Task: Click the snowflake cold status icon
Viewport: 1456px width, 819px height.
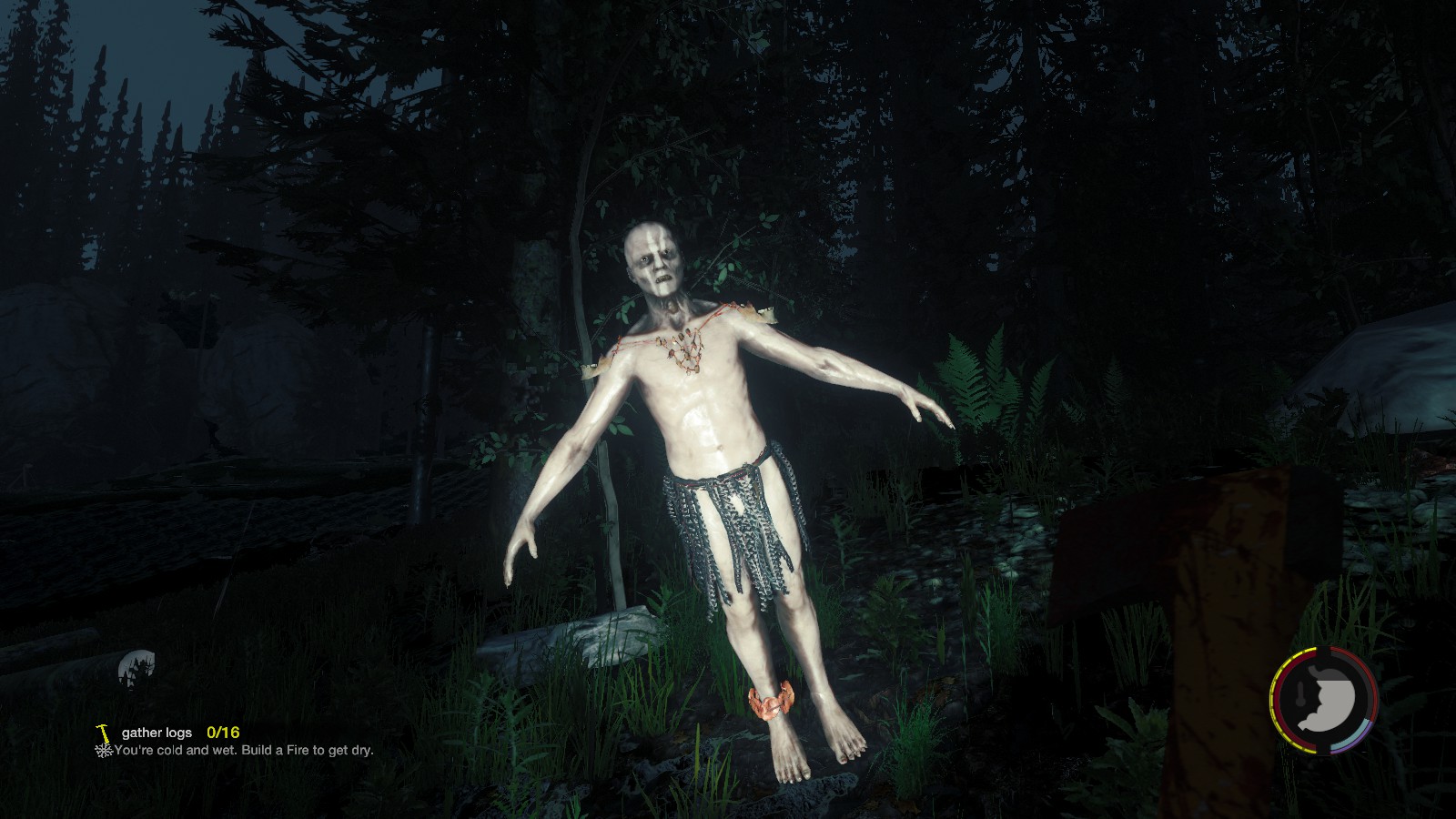Action: click(x=103, y=751)
